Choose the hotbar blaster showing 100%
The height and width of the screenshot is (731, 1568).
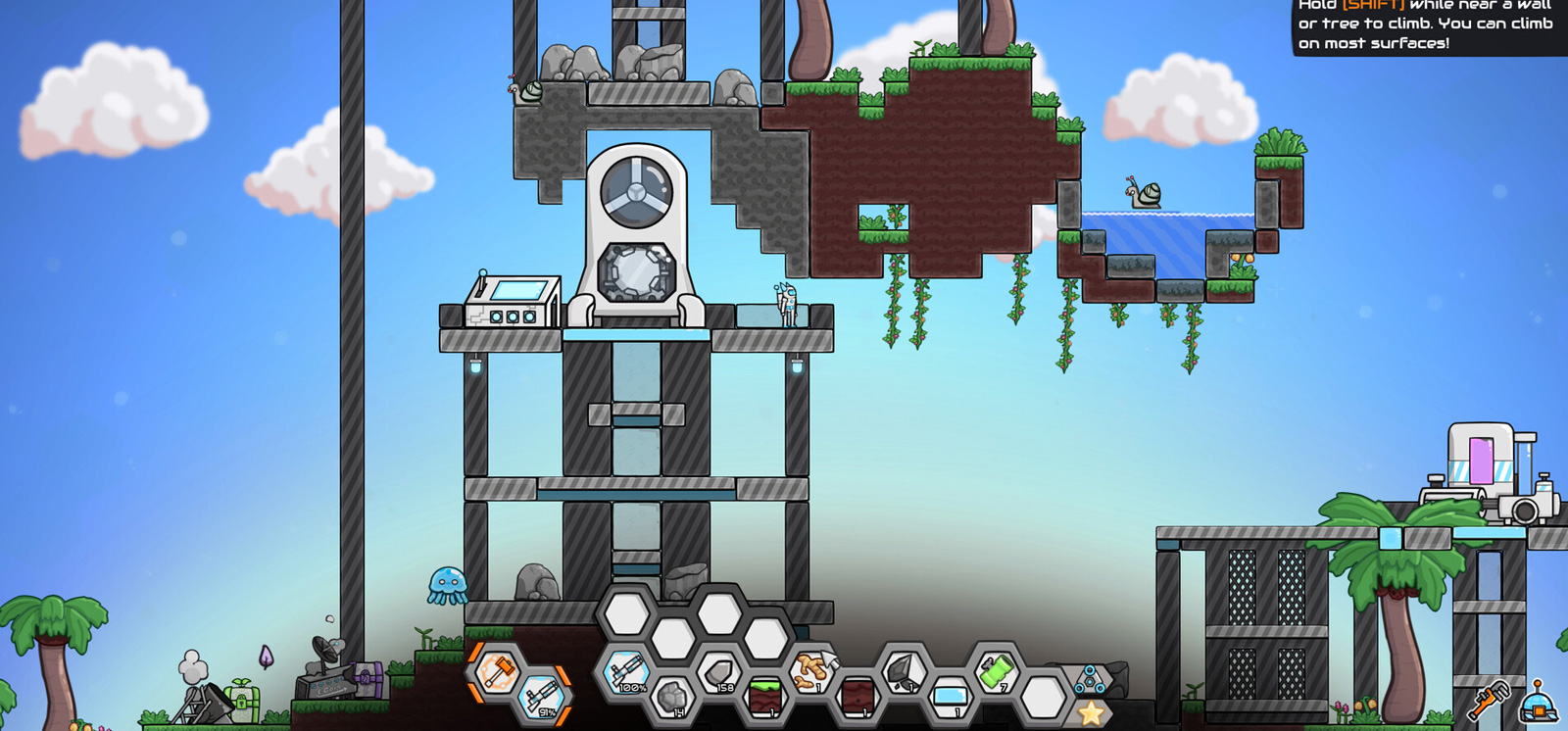pos(626,671)
